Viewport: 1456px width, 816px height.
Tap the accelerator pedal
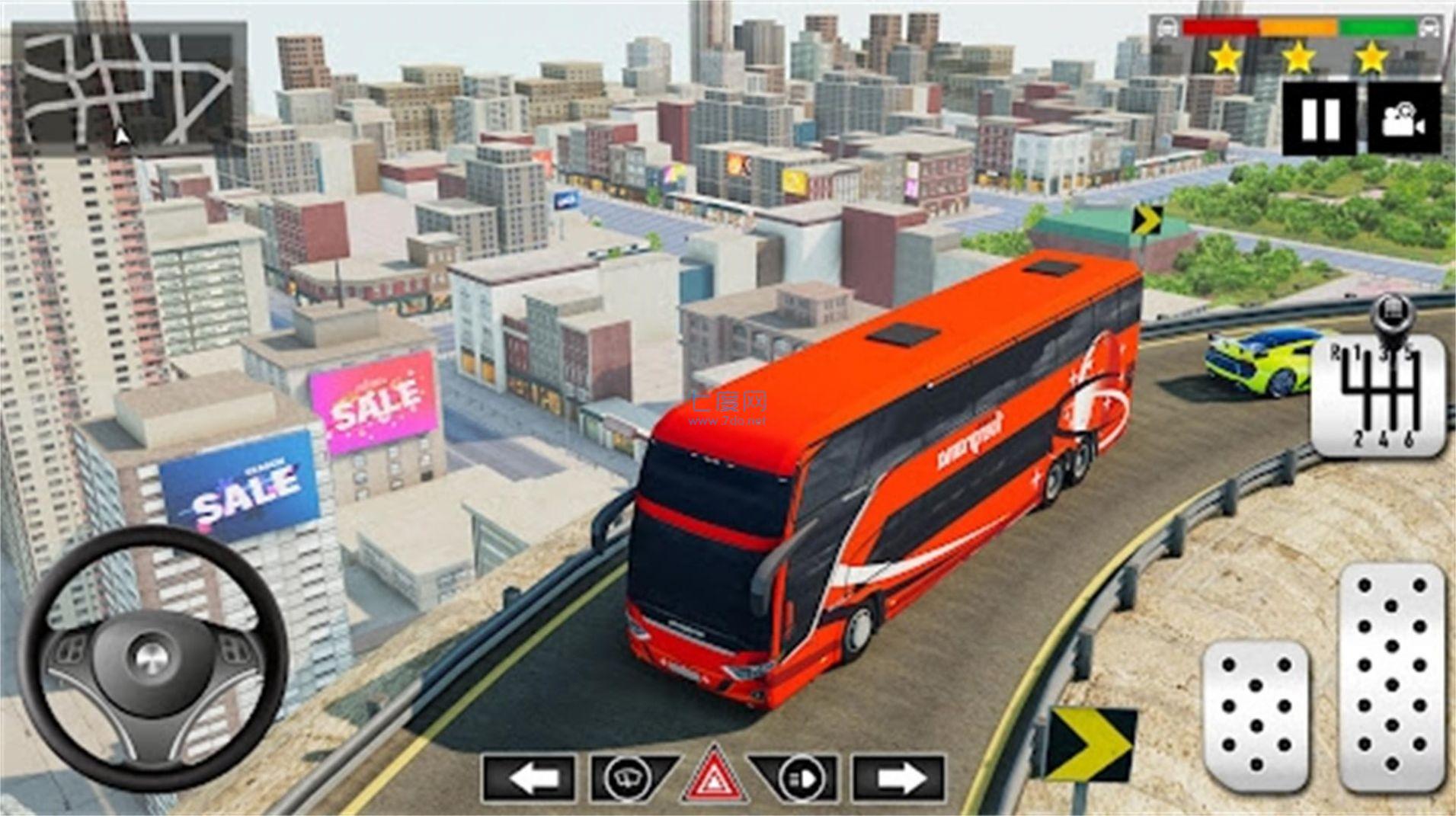coord(1392,678)
